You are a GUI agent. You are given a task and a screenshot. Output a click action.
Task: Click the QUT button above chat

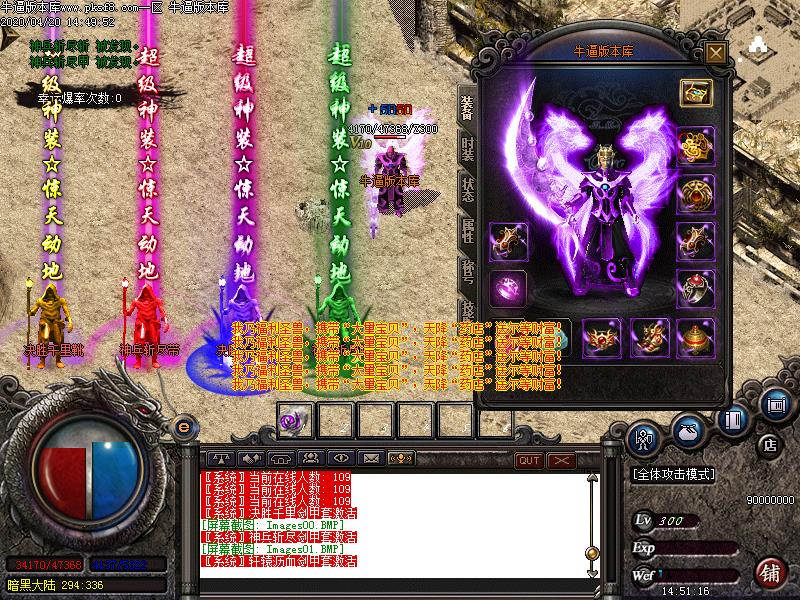(x=529, y=459)
